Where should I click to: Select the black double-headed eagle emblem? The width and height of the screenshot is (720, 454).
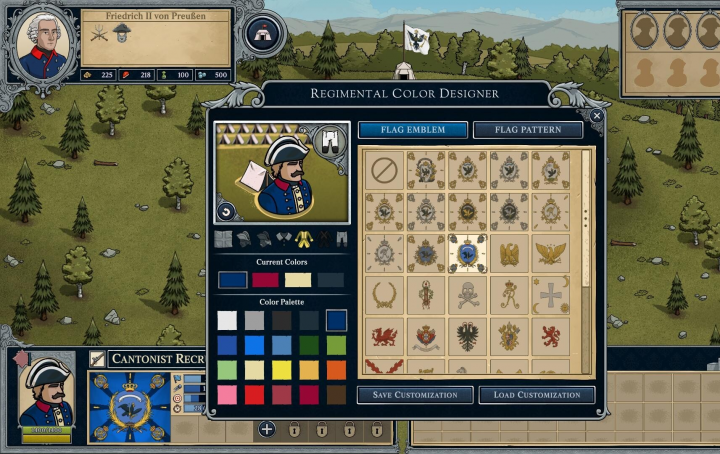tap(468, 336)
